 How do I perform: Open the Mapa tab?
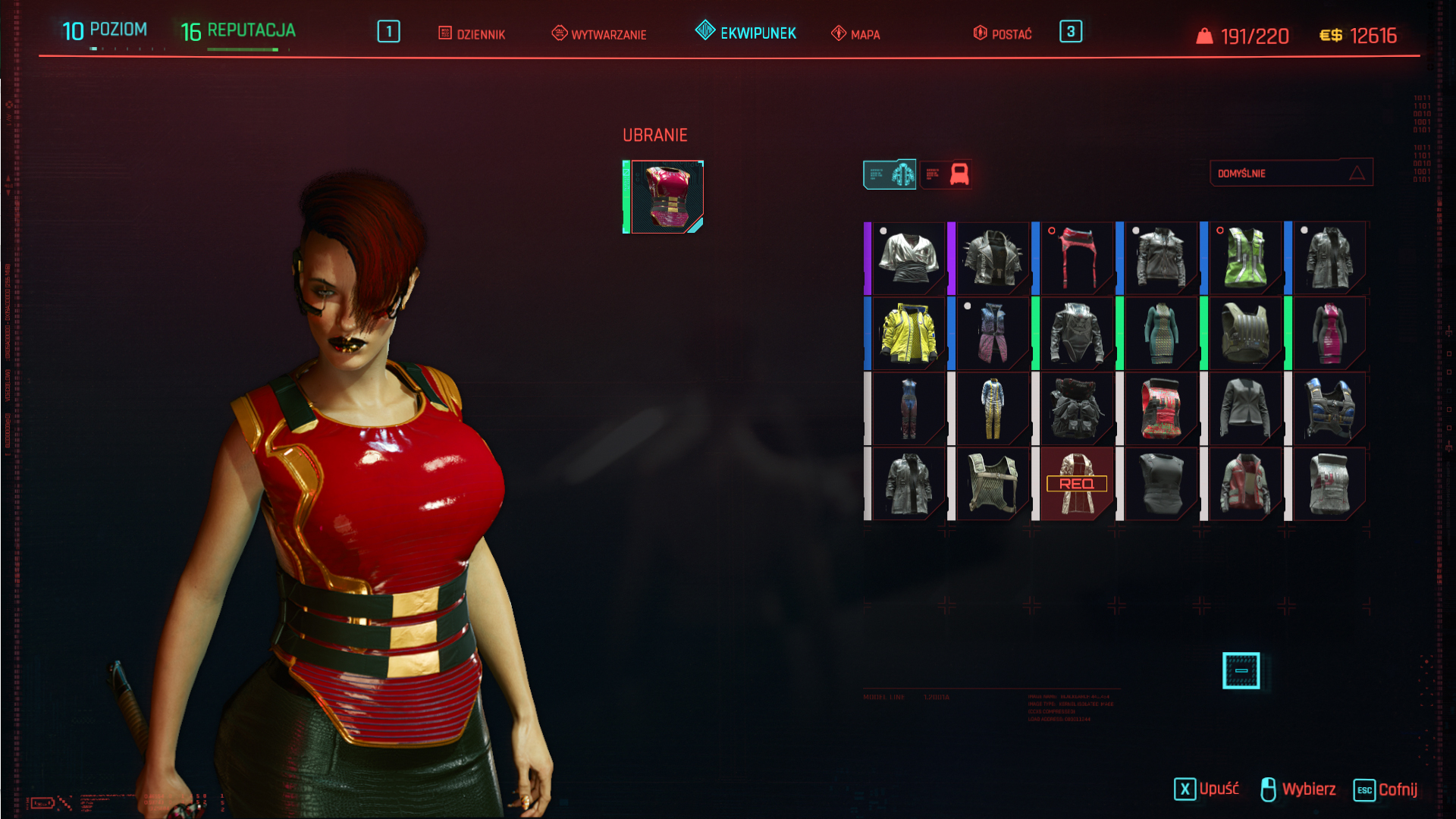click(855, 34)
